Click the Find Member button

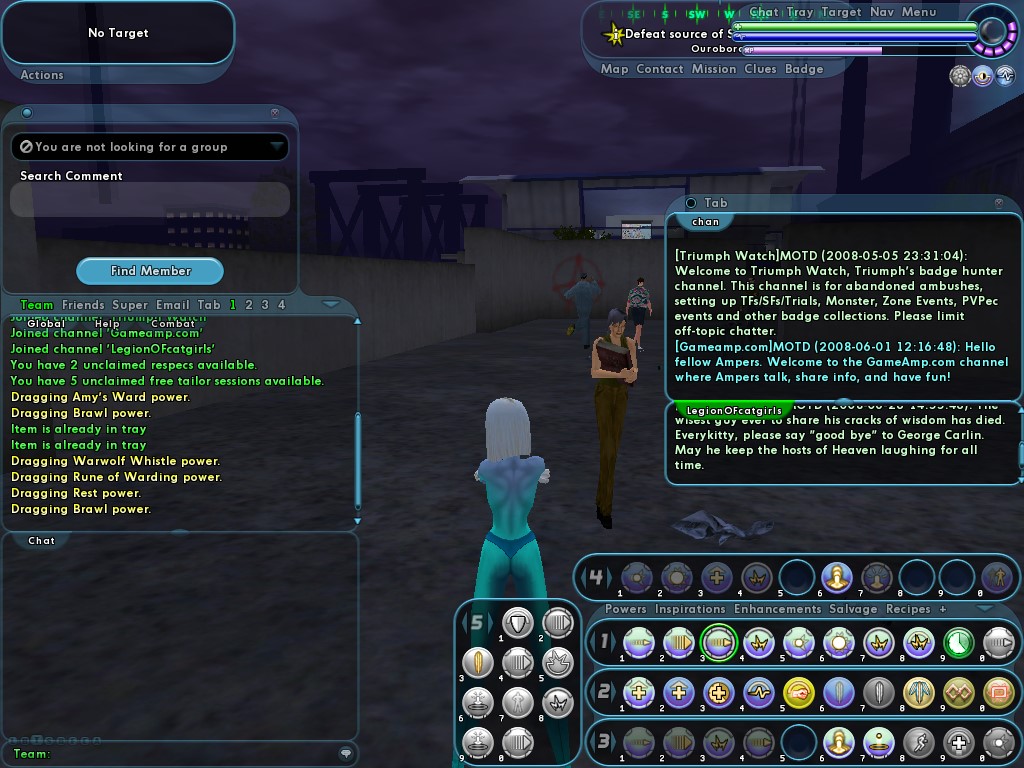150,271
